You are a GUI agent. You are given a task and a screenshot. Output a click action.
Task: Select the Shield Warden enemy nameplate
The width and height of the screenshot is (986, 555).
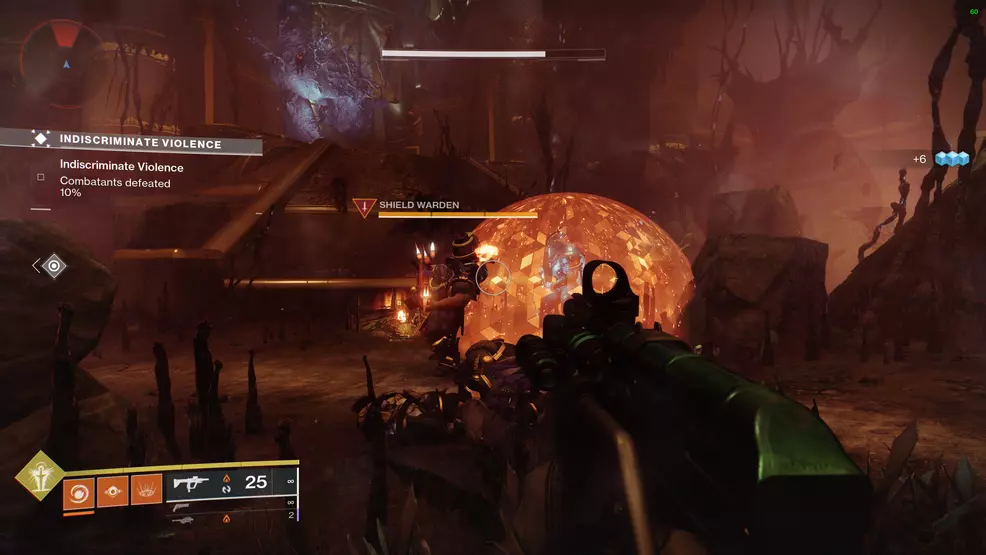click(418, 205)
